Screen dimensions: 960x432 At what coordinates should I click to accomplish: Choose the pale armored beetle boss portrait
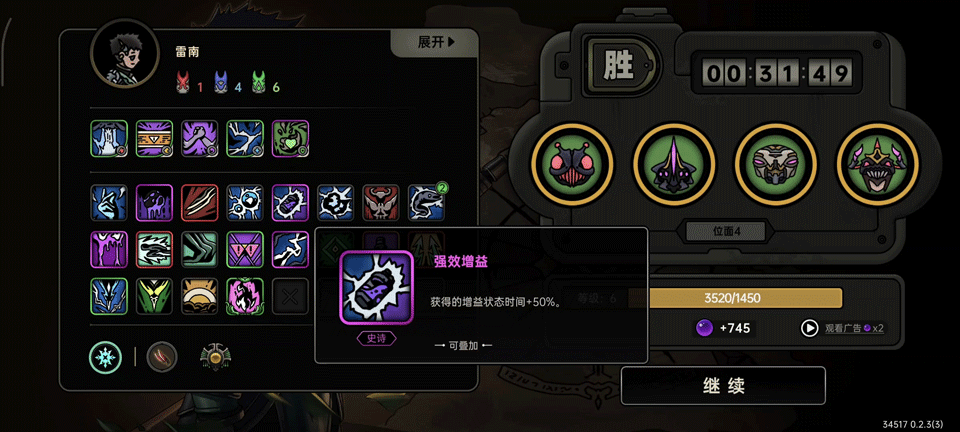click(773, 164)
